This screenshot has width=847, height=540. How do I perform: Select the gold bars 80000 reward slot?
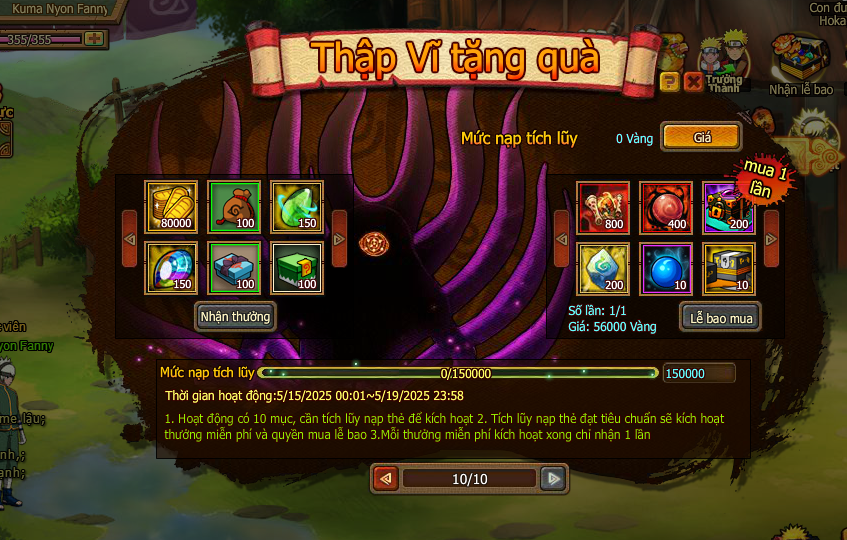(171, 207)
